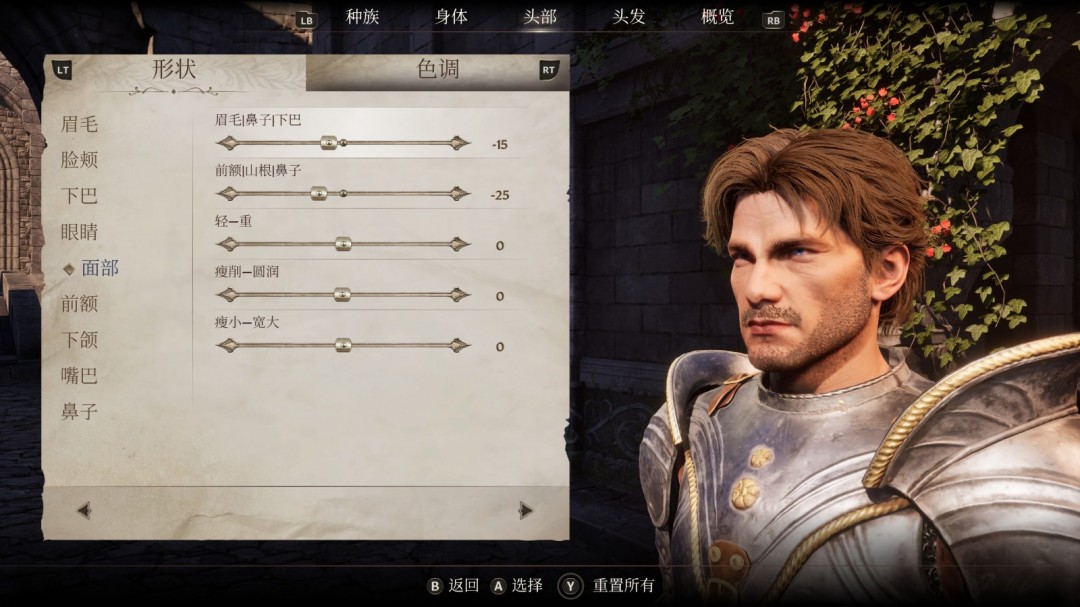Switch to the 色调 sub-tab
Viewport: 1080px width, 607px height.
[x=437, y=70]
